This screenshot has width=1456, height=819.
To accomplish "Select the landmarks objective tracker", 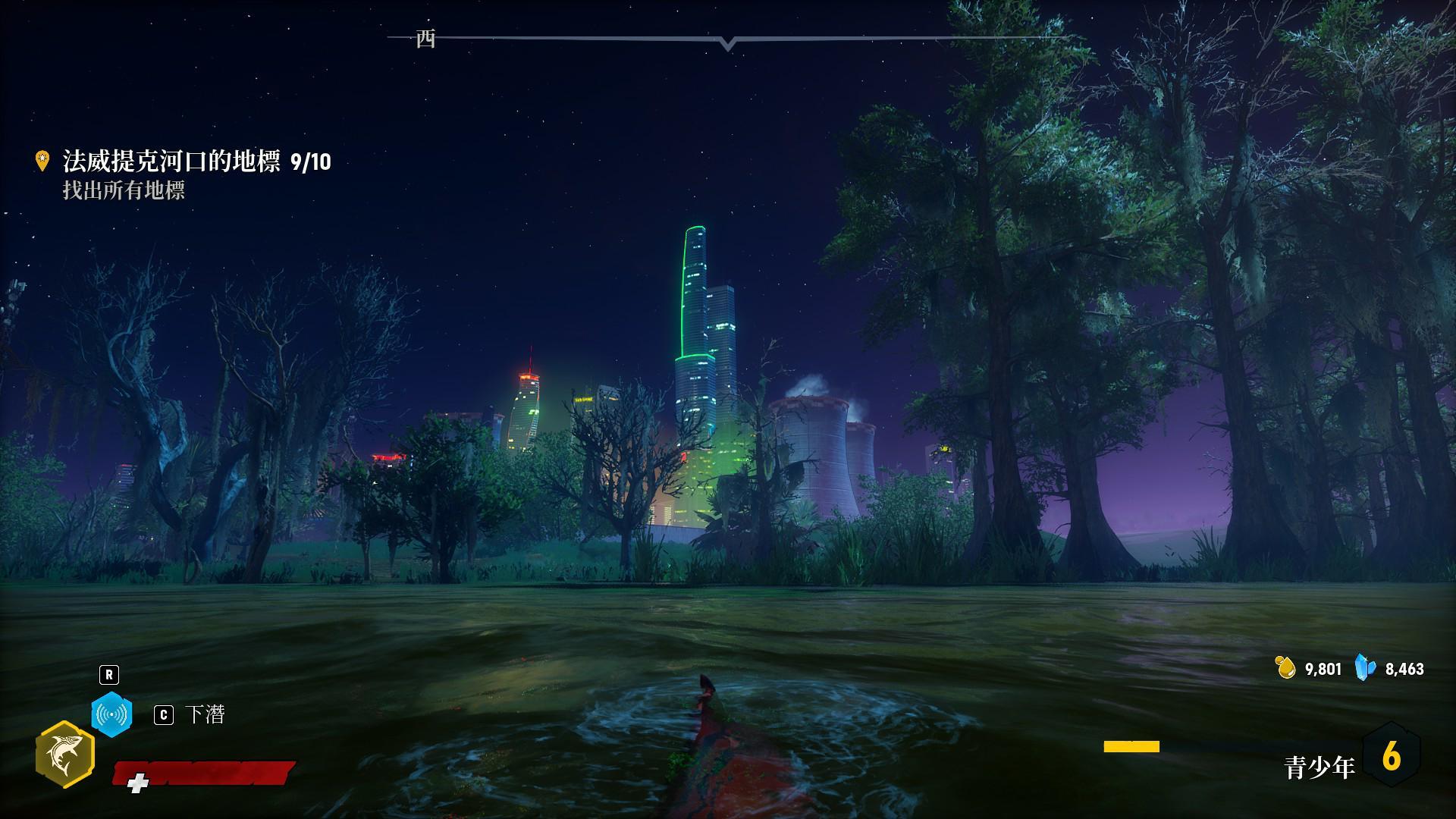I will [x=196, y=162].
